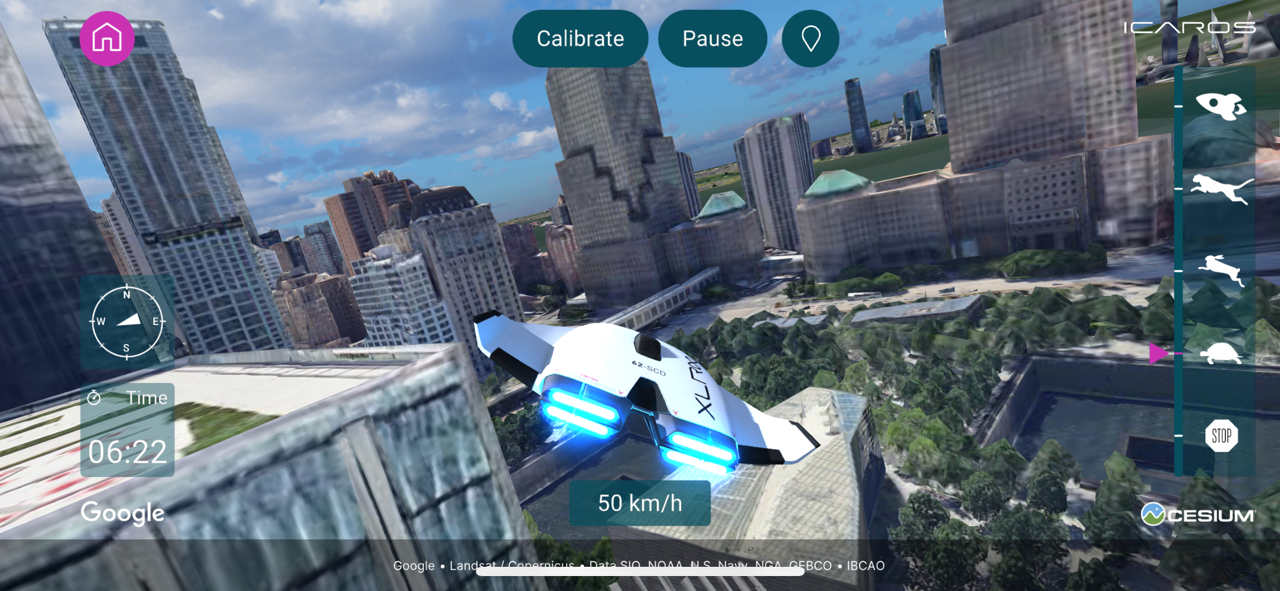The width and height of the screenshot is (1280, 591).
Task: Open the location pin menu
Action: (811, 39)
